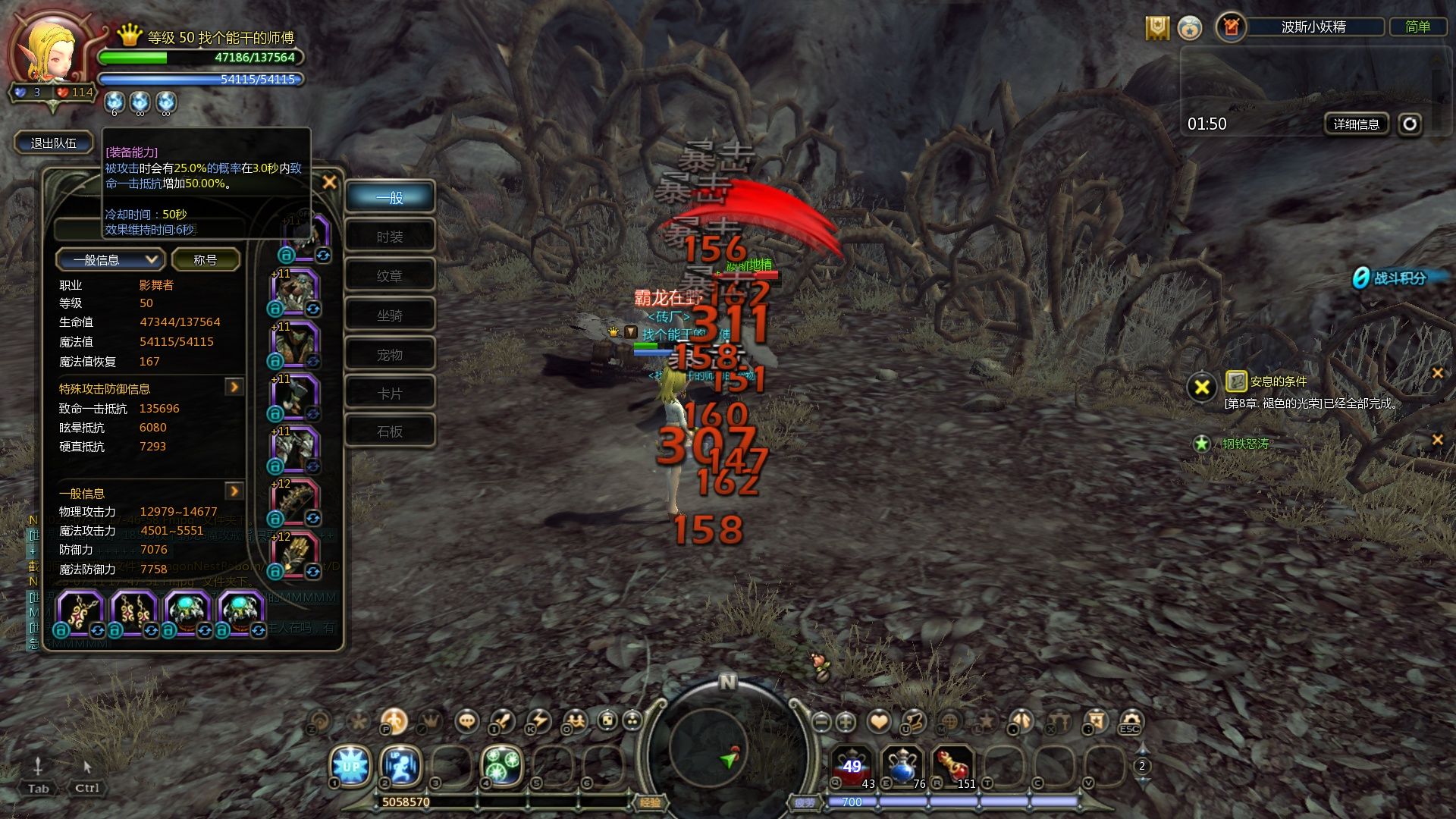The height and width of the screenshot is (819, 1456).
Task: Open the 称号 title button
Action: 206,260
